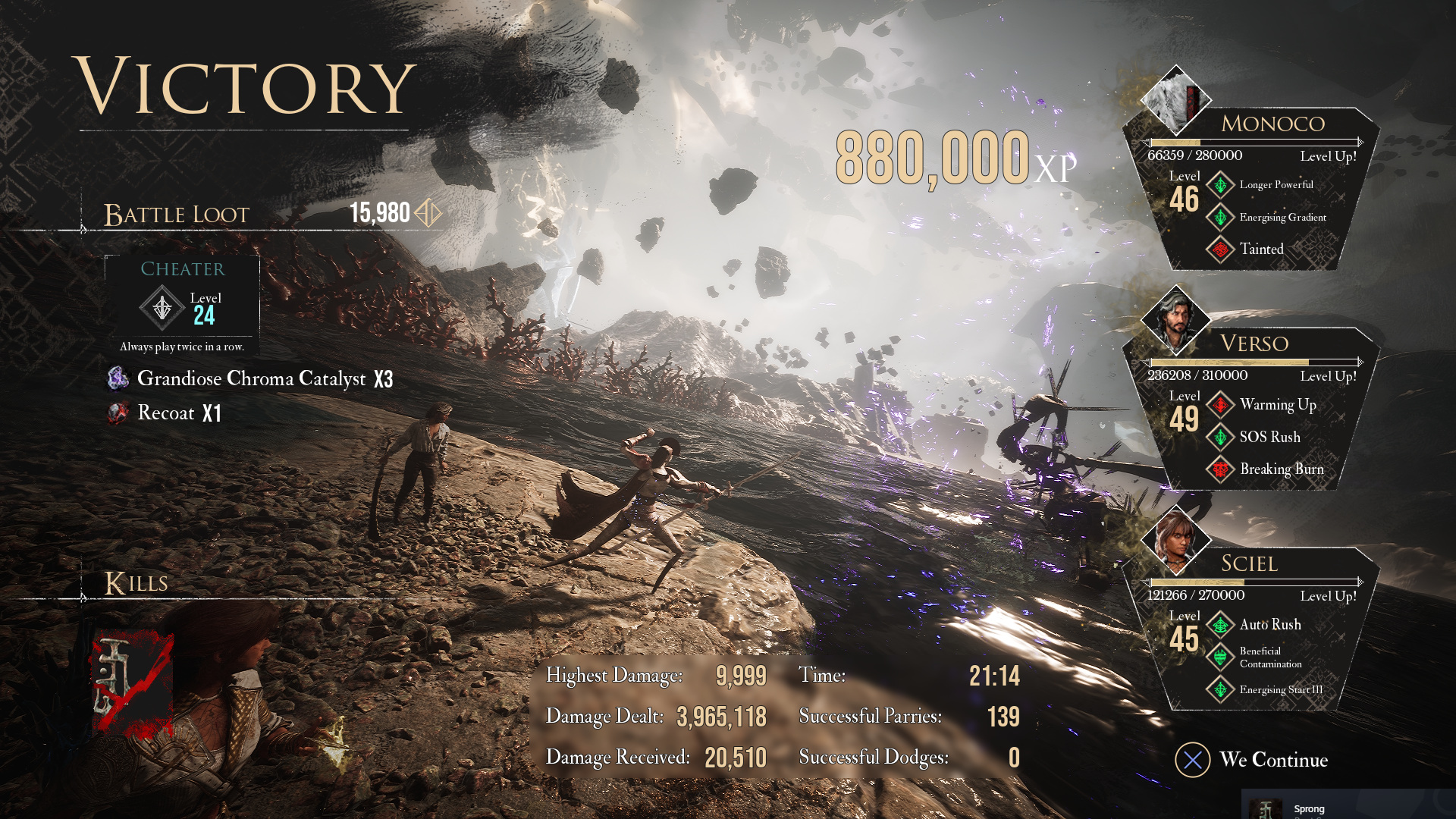Click Sciel's character portrait

[1175, 539]
